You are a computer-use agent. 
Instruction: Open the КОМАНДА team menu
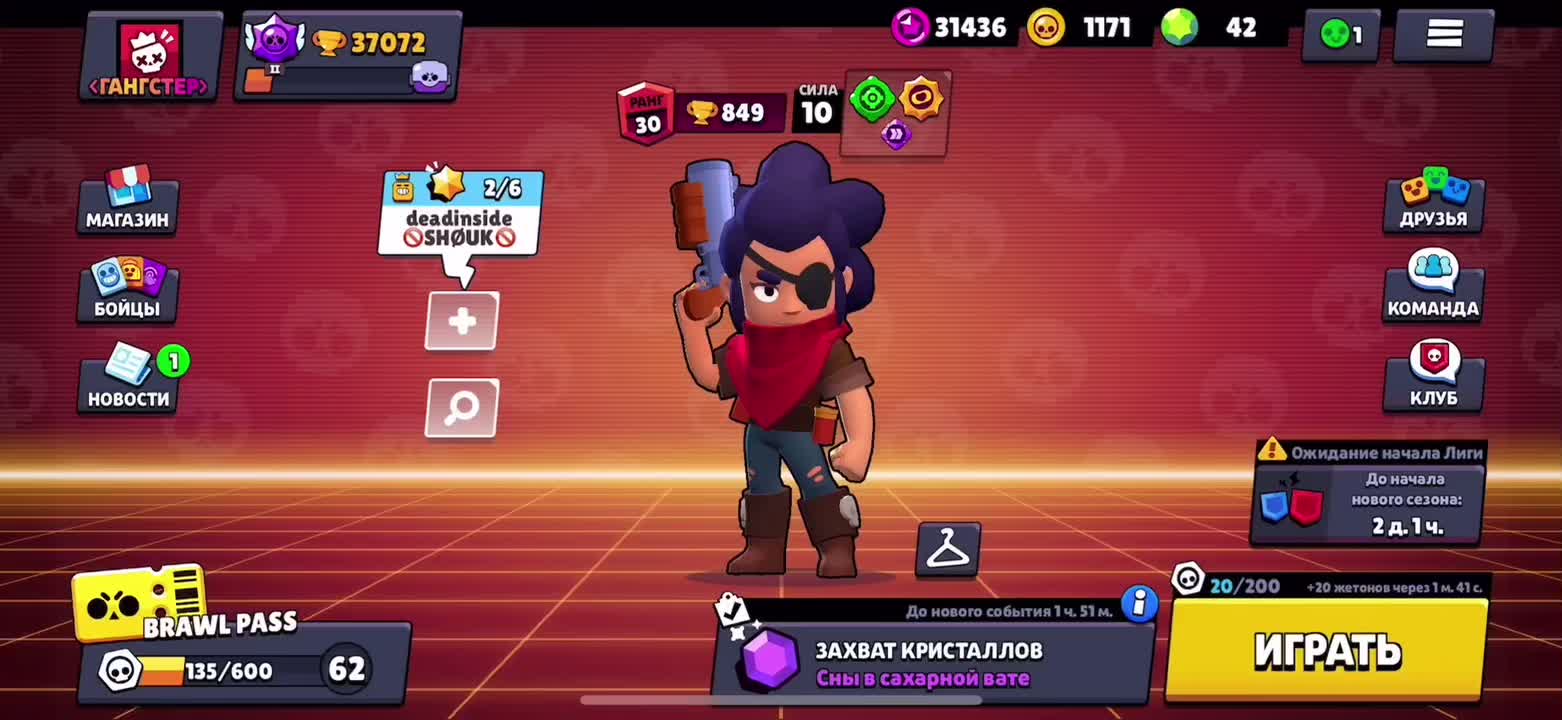pyautogui.click(x=1432, y=286)
